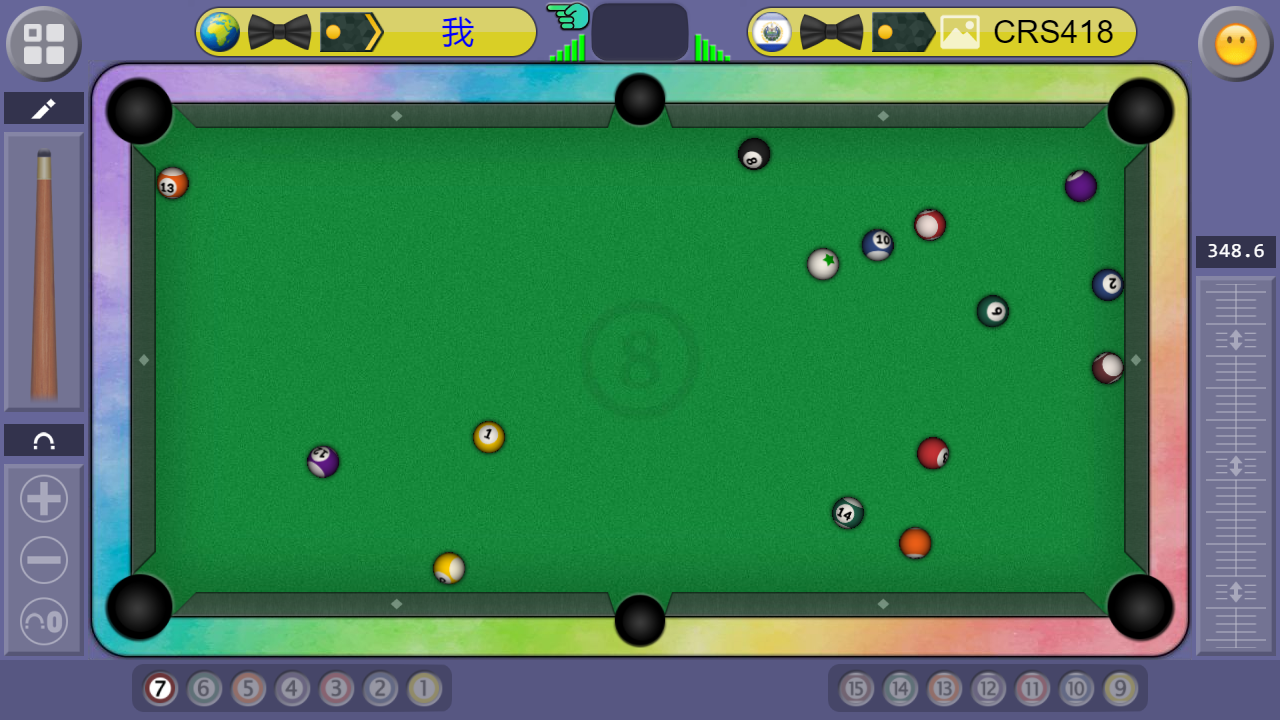Reset spin with the headphone-zero icon
This screenshot has height=720, width=1280.
tap(43, 622)
